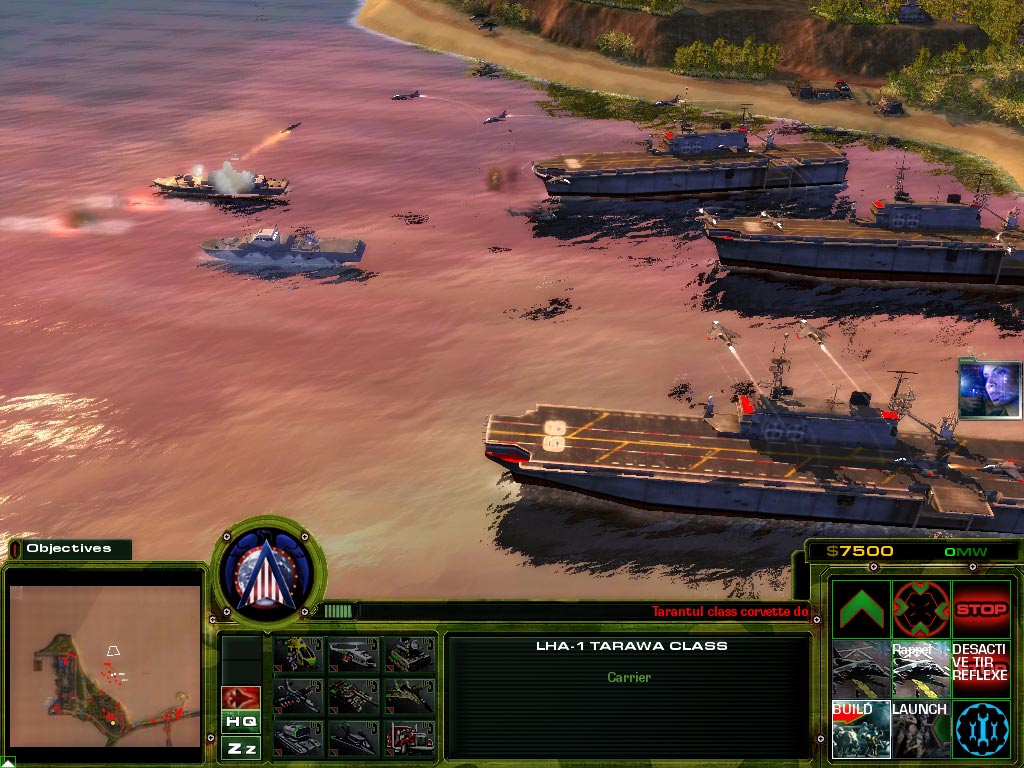This screenshot has width=1024, height=768.
Task: Click the tactical minimap
Action: (105, 665)
